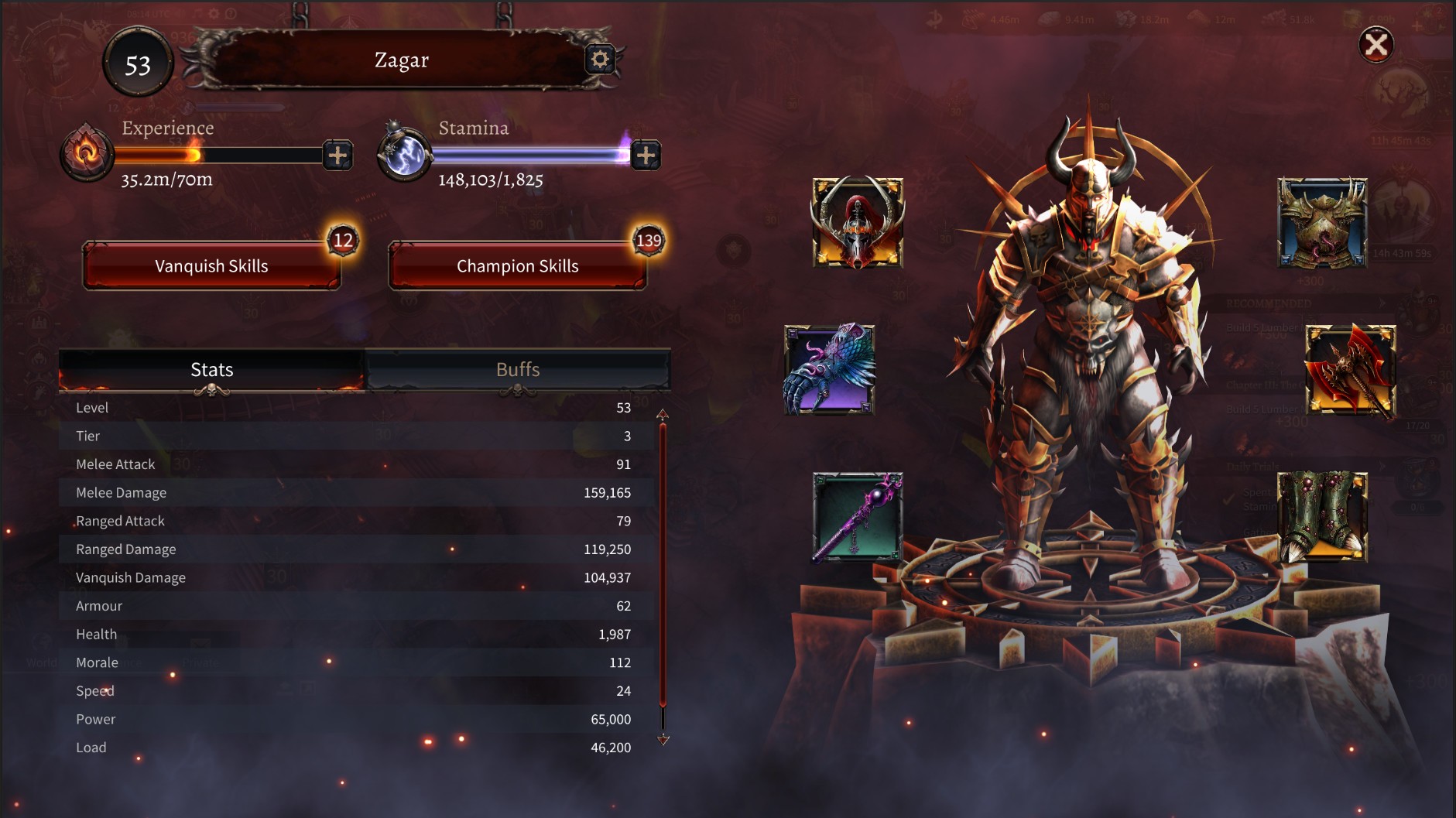Viewport: 1456px width, 818px height.
Task: Open Vanquish Skills
Action: click(211, 265)
